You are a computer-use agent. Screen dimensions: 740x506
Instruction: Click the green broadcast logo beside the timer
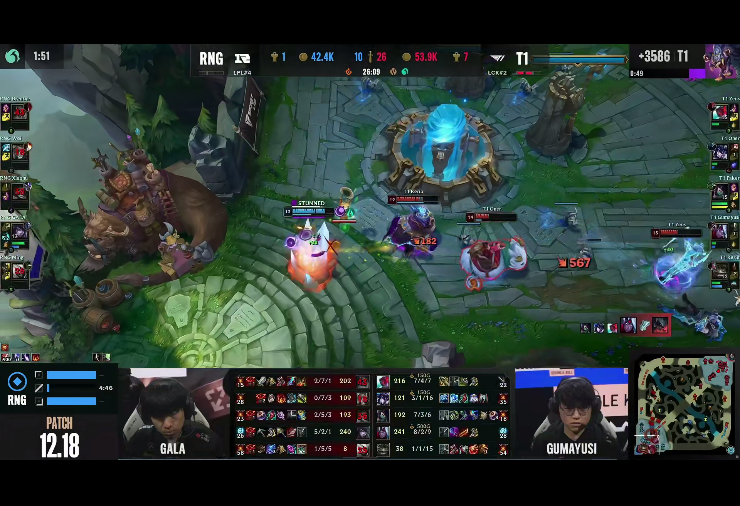tap(13, 57)
